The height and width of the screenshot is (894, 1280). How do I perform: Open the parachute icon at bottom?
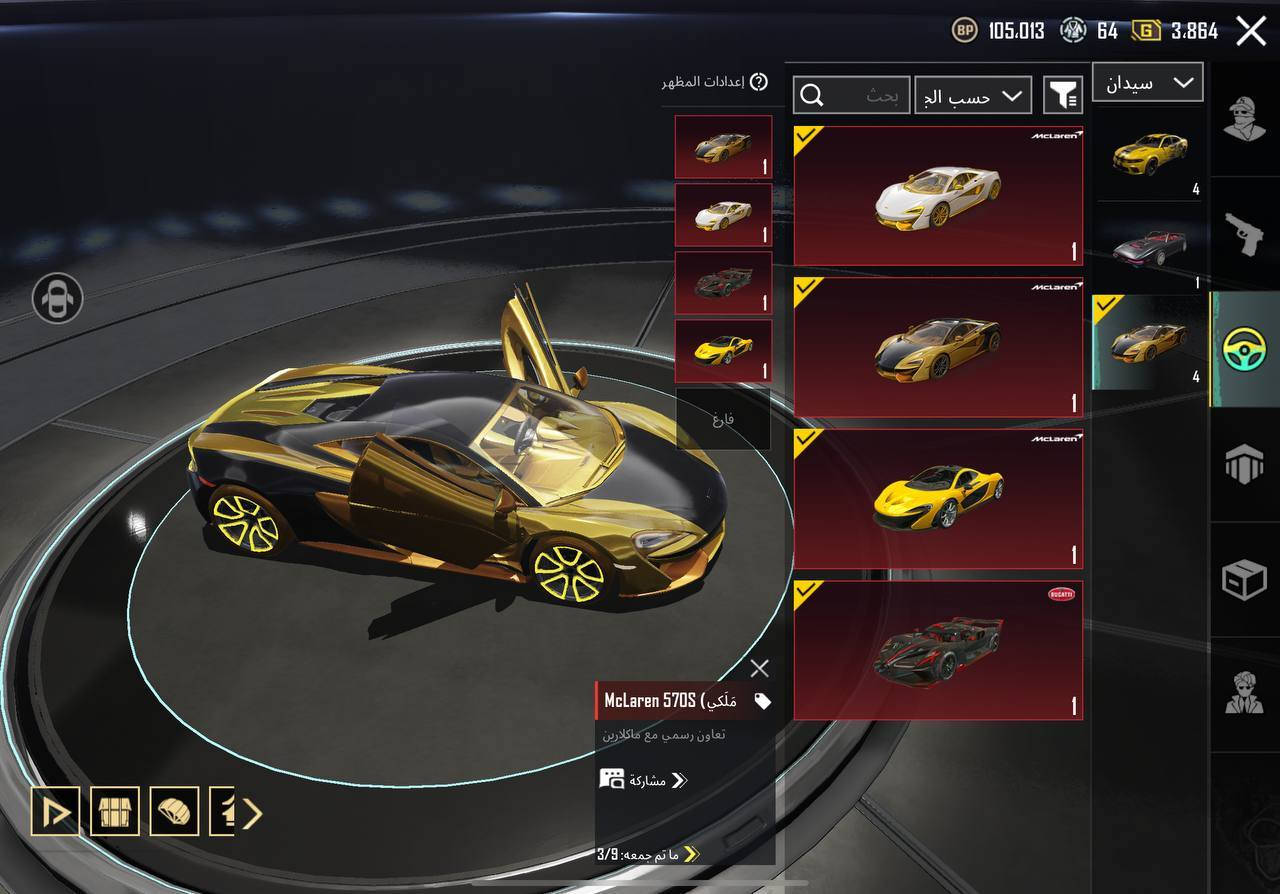click(x=174, y=812)
